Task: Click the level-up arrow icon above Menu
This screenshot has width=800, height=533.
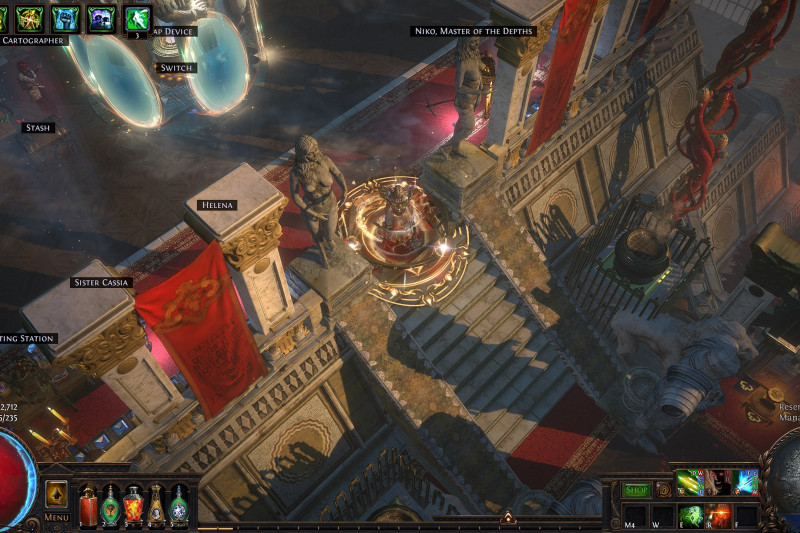Action: pos(57,495)
